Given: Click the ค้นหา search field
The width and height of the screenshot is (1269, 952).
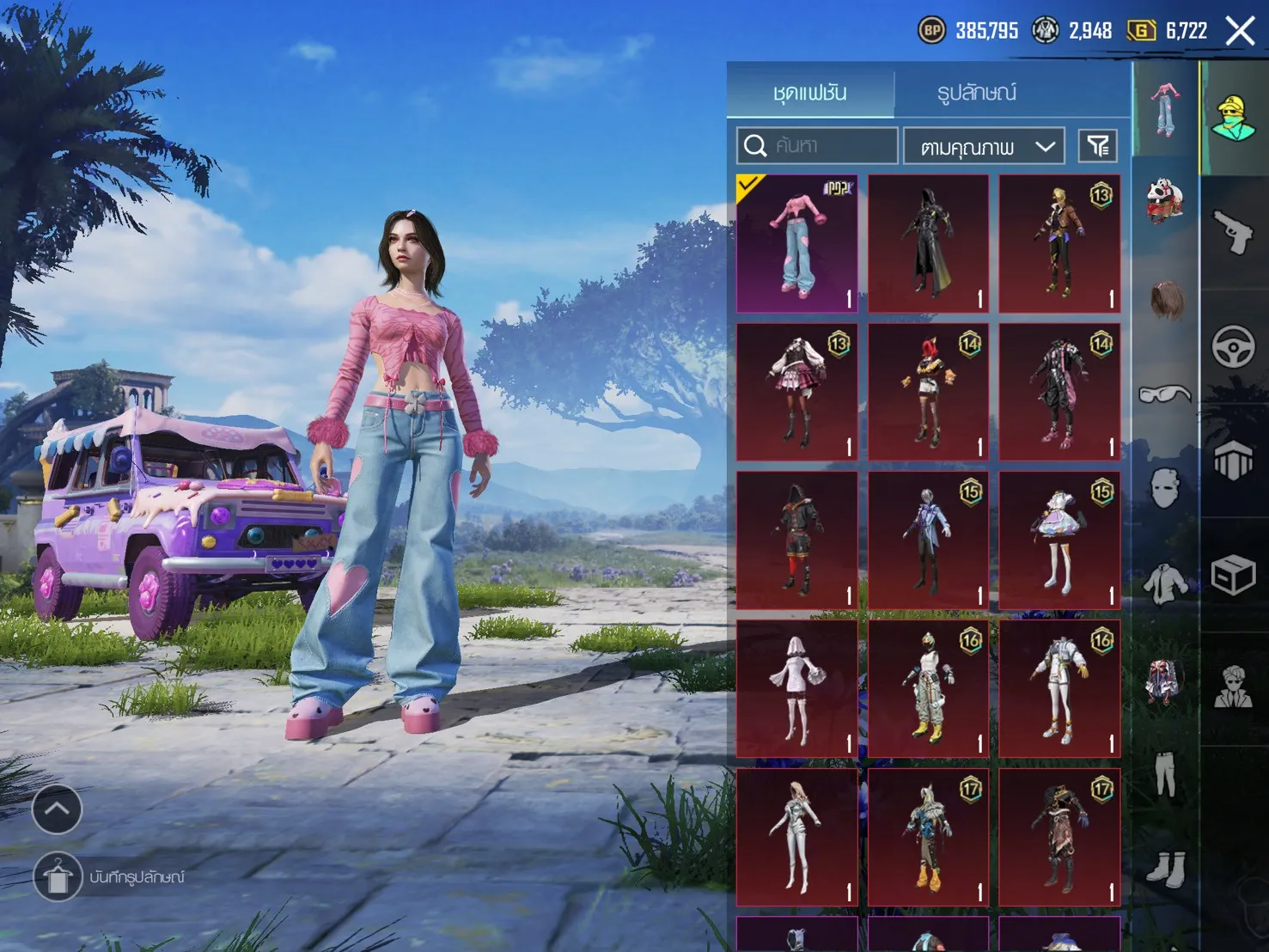Looking at the screenshot, I should (x=817, y=146).
